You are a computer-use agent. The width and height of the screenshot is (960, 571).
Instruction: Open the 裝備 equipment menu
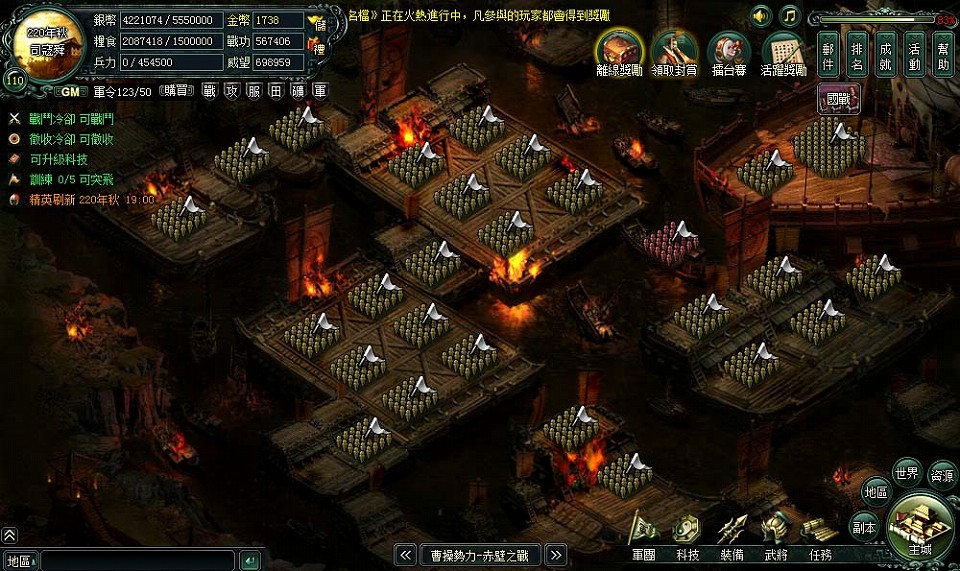tap(731, 533)
